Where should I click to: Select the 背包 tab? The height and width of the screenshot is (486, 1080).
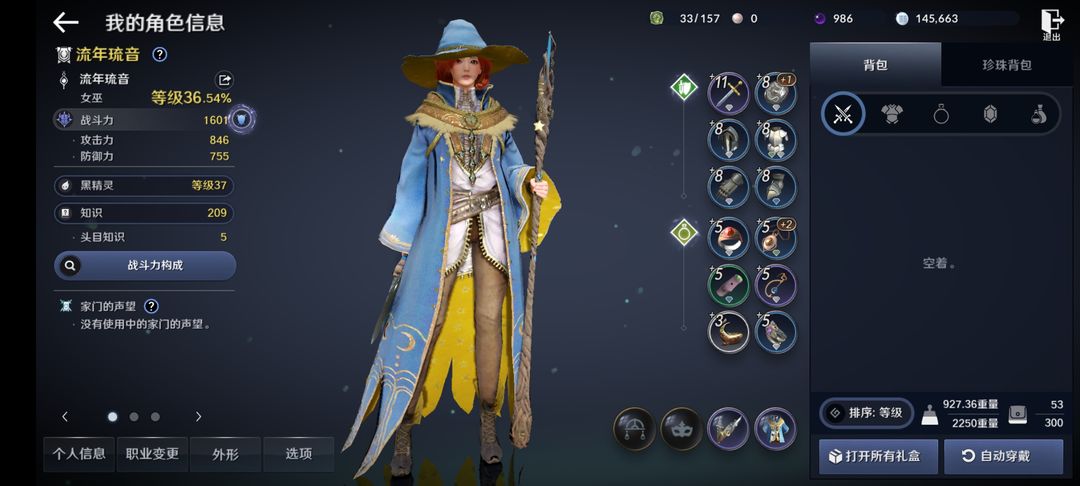click(x=875, y=65)
